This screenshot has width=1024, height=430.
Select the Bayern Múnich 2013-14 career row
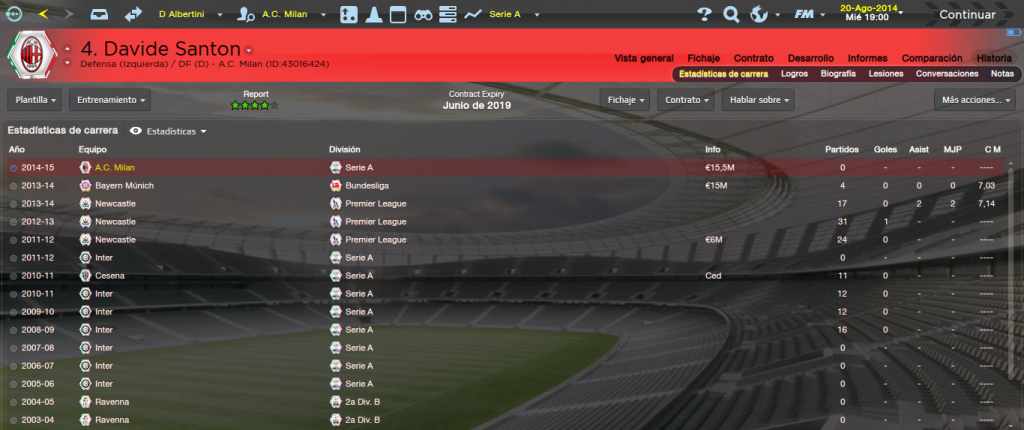[x=400, y=185]
